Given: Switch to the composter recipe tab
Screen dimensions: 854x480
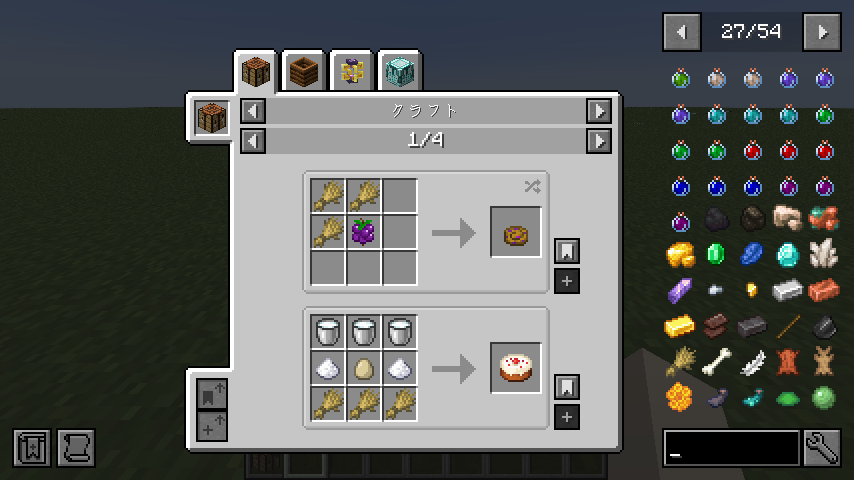Looking at the screenshot, I should (305, 71).
